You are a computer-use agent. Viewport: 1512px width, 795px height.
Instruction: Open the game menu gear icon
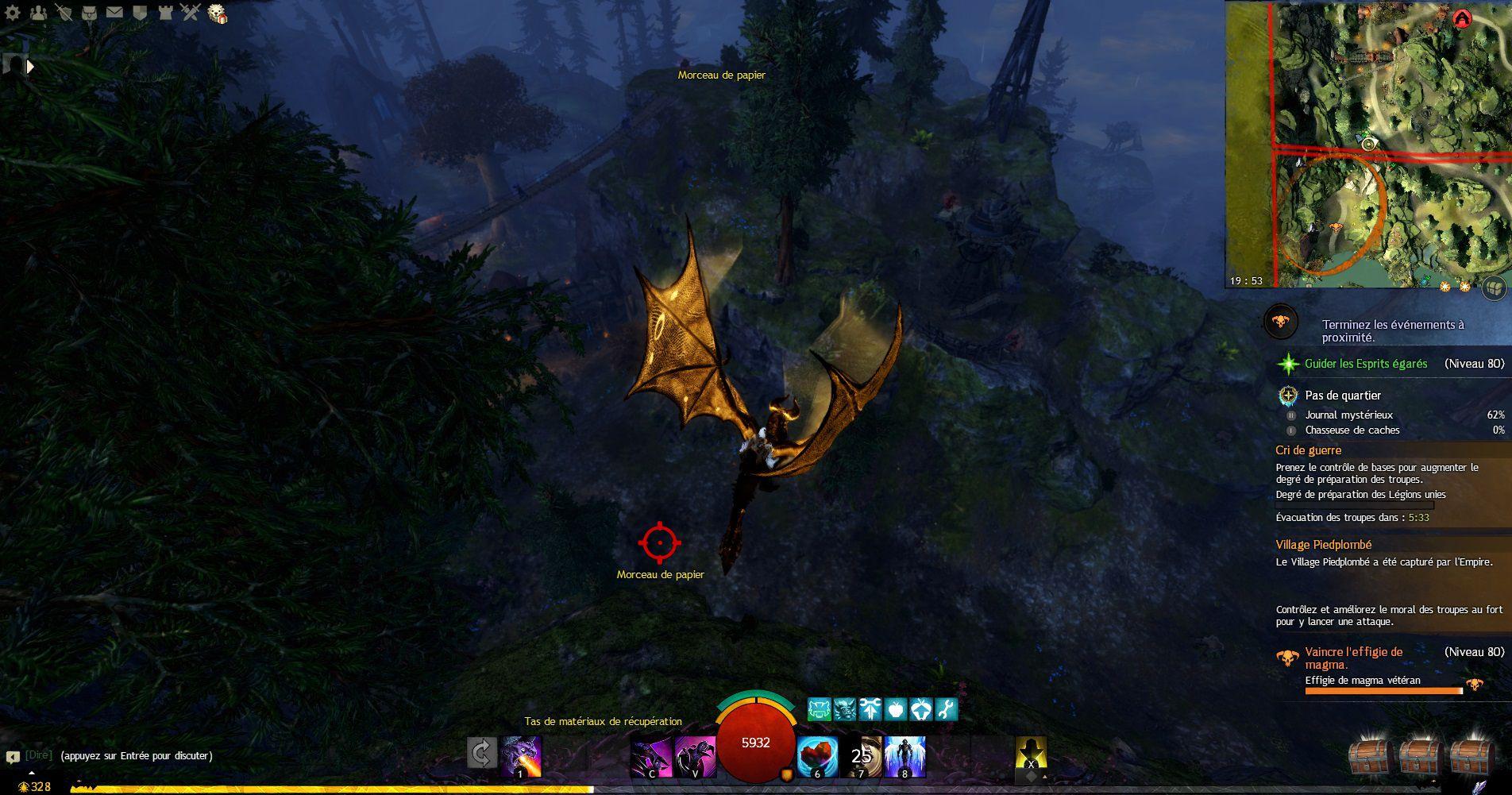coord(13,13)
